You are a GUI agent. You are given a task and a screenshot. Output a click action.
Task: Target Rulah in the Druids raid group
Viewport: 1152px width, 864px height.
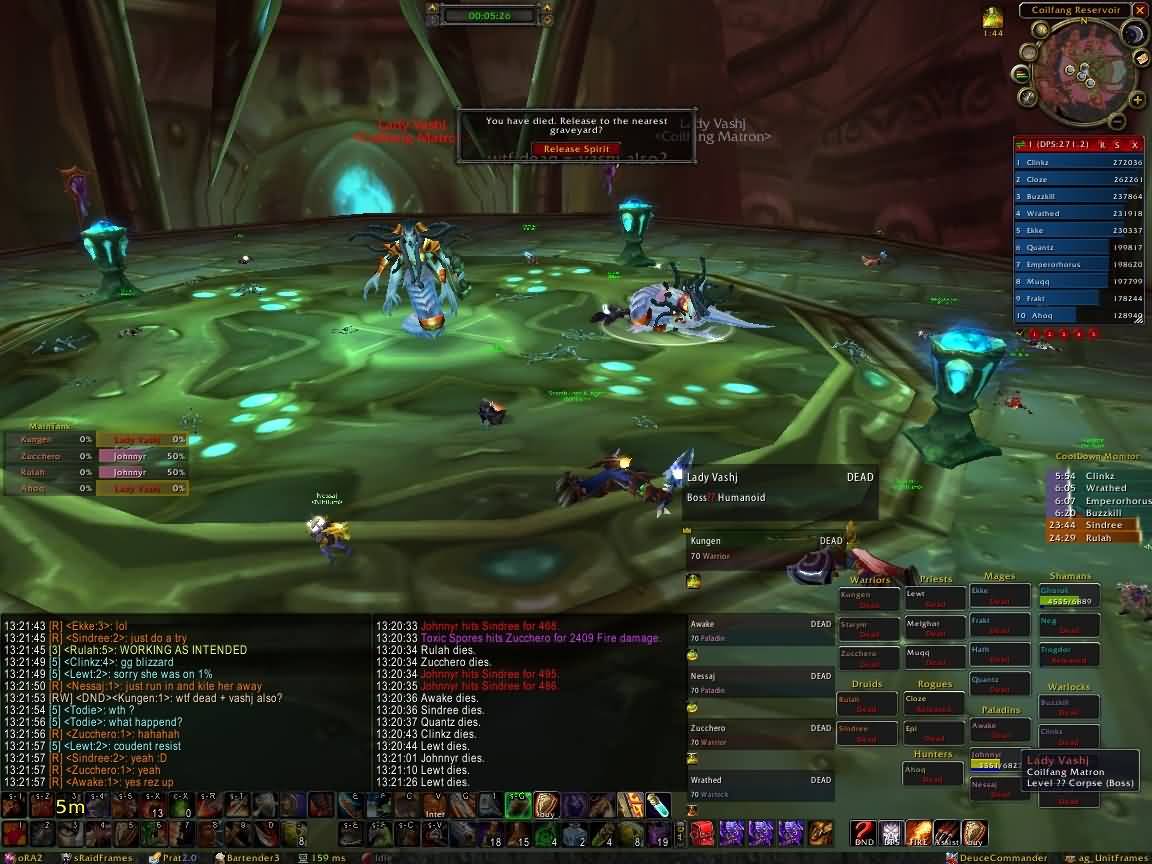(867, 704)
